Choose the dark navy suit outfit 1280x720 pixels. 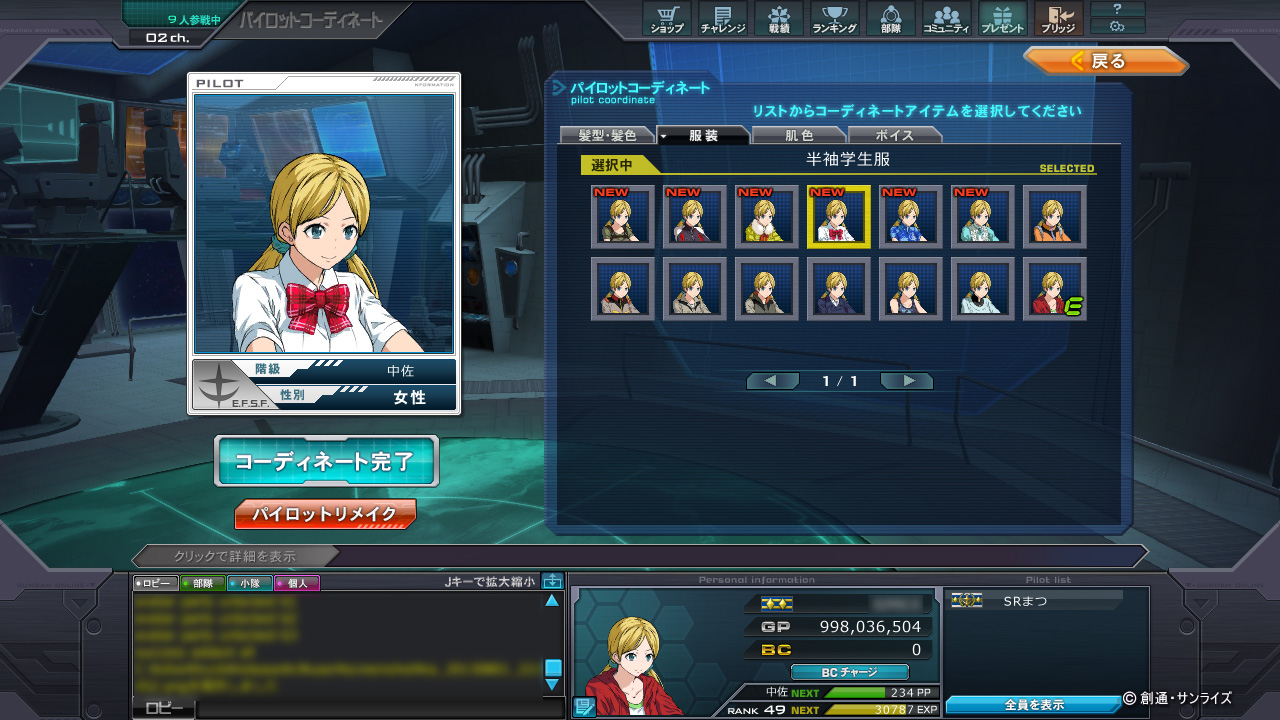[x=839, y=289]
